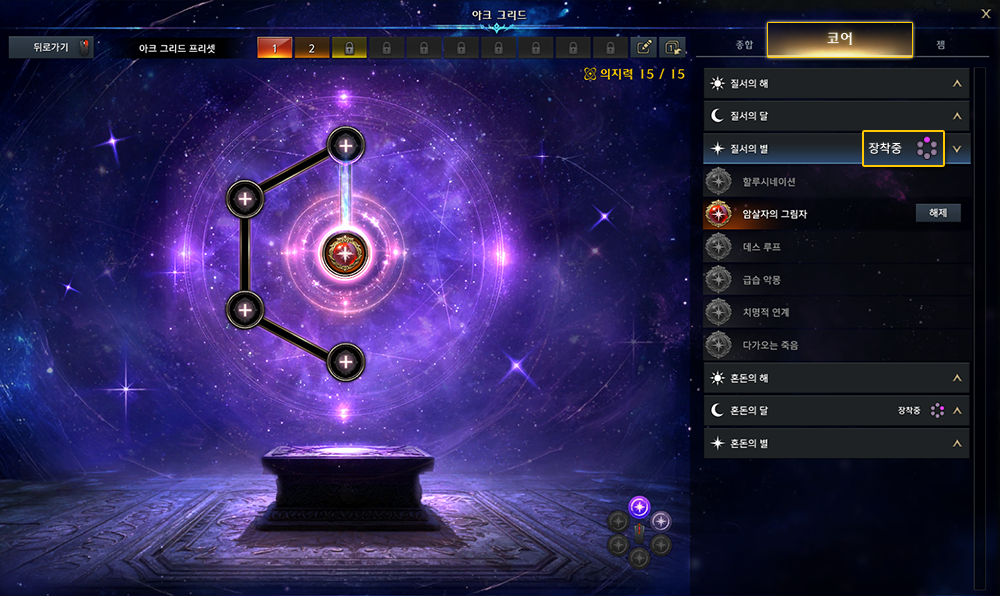The width and height of the screenshot is (1000, 596).
Task: Select the 코어 tab
Action: pyautogui.click(x=839, y=39)
